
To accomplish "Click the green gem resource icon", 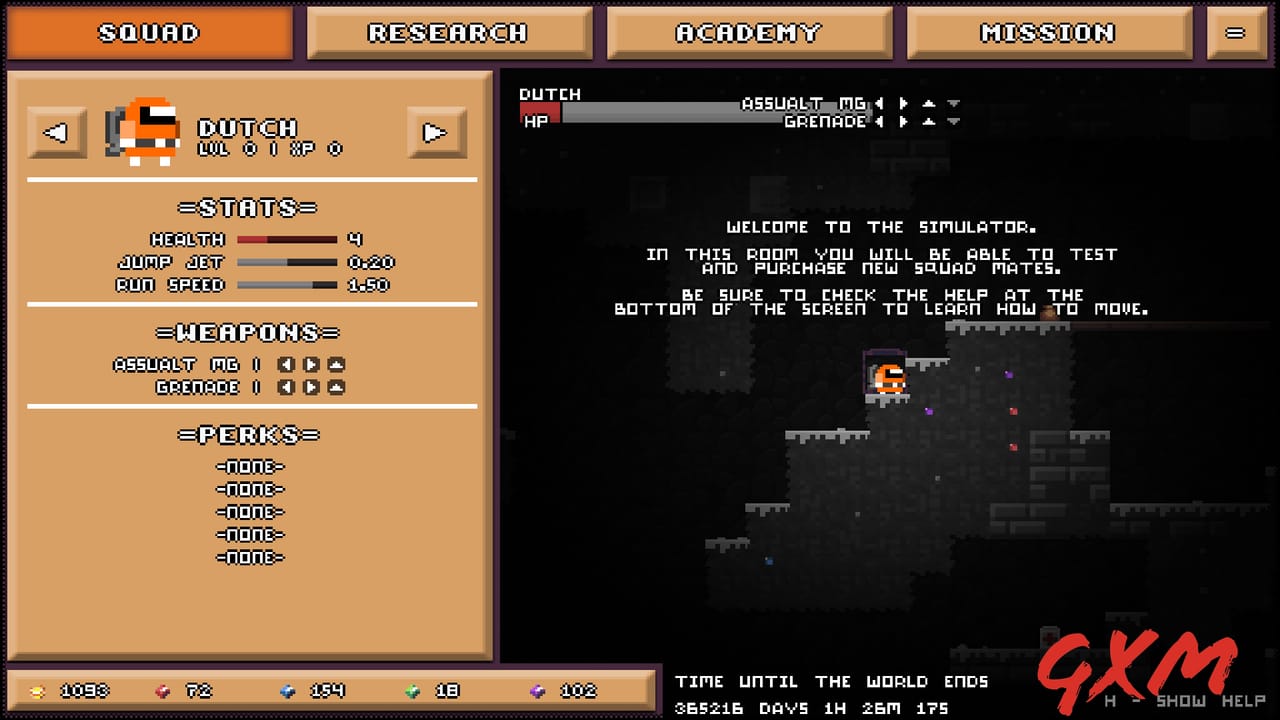I will click(414, 691).
